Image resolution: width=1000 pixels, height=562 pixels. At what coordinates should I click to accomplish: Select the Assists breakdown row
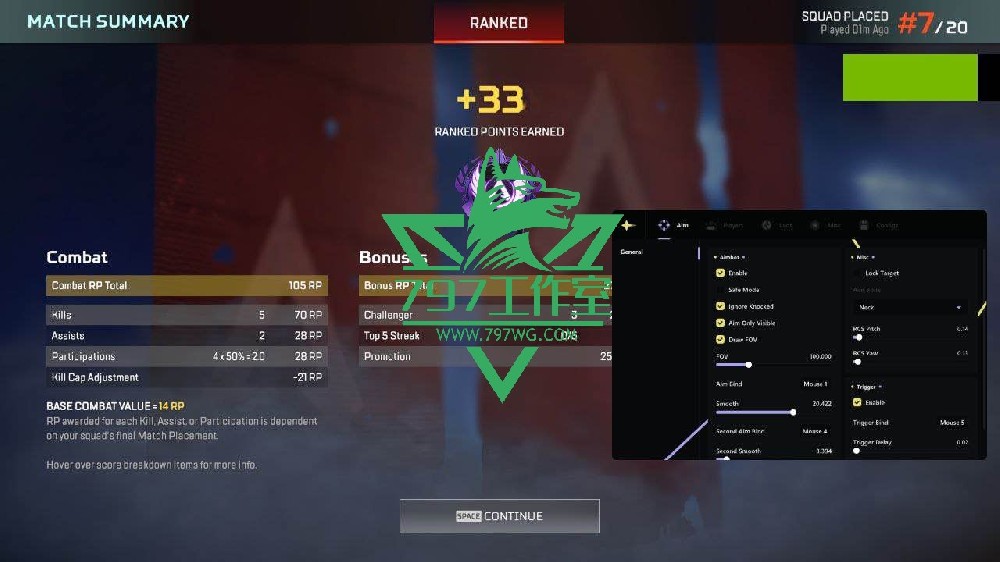pos(186,336)
